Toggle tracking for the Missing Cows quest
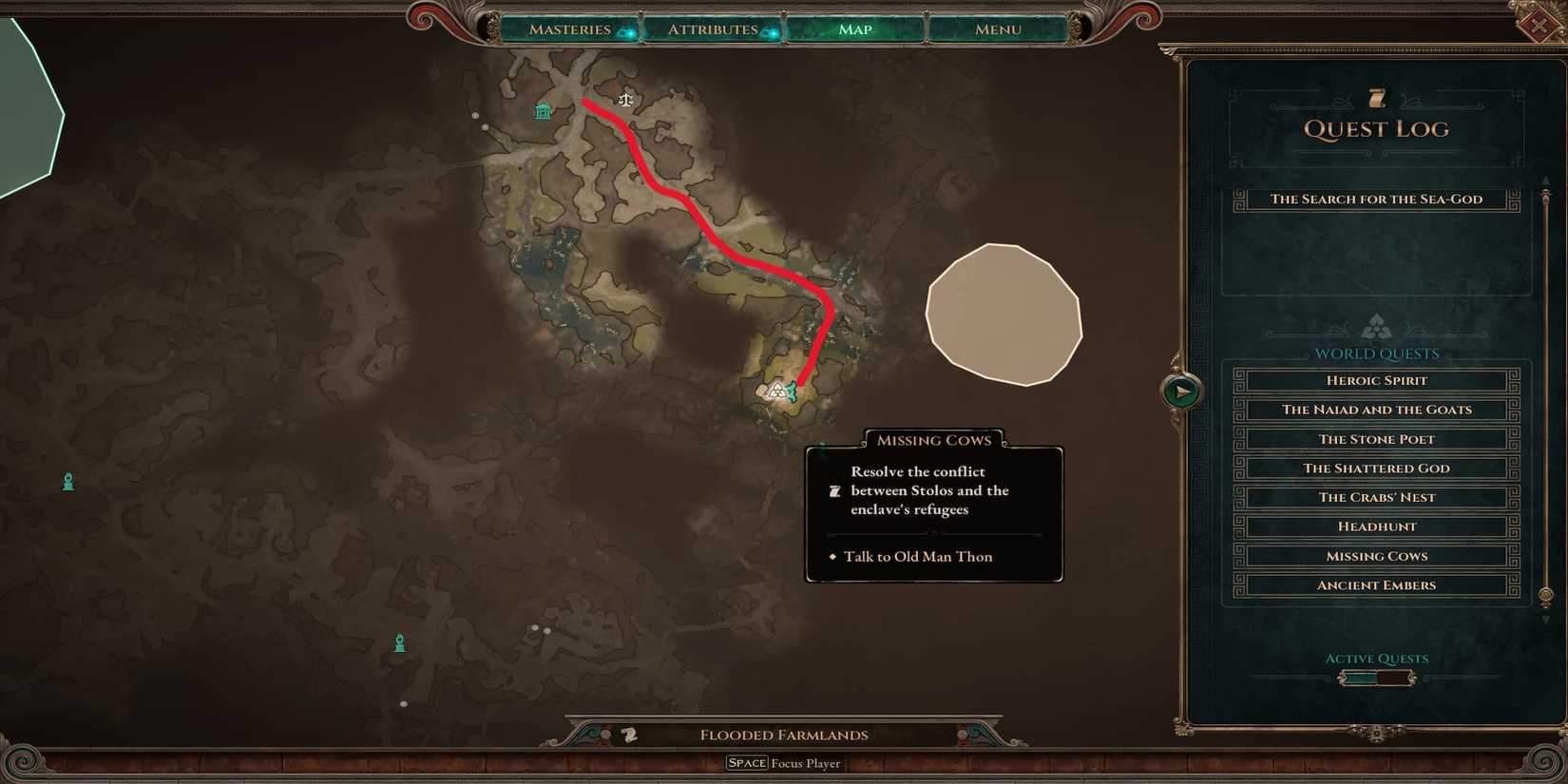The image size is (1568, 784). 1376,556
